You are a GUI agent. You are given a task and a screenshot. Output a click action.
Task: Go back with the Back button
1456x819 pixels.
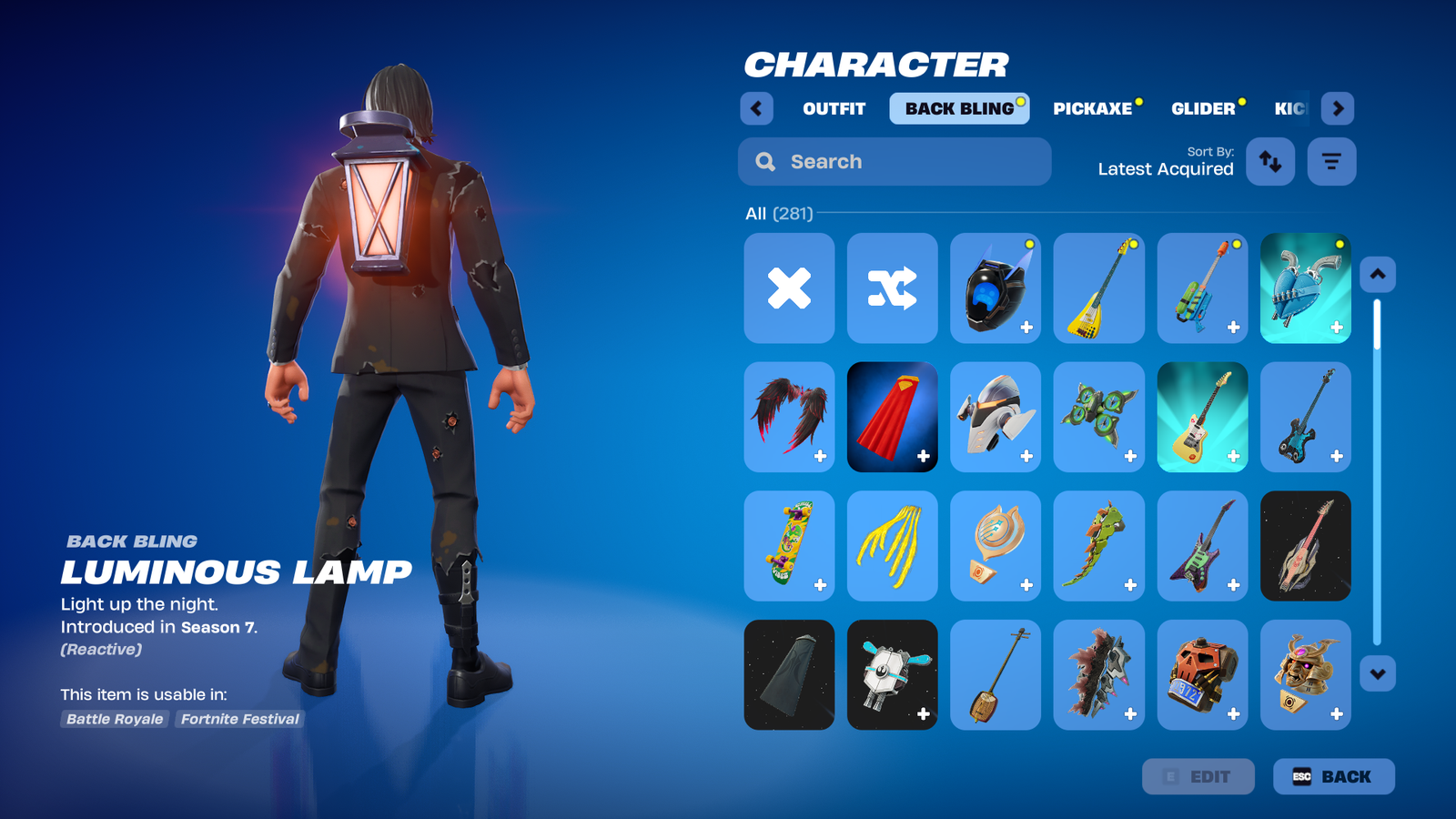click(1333, 776)
